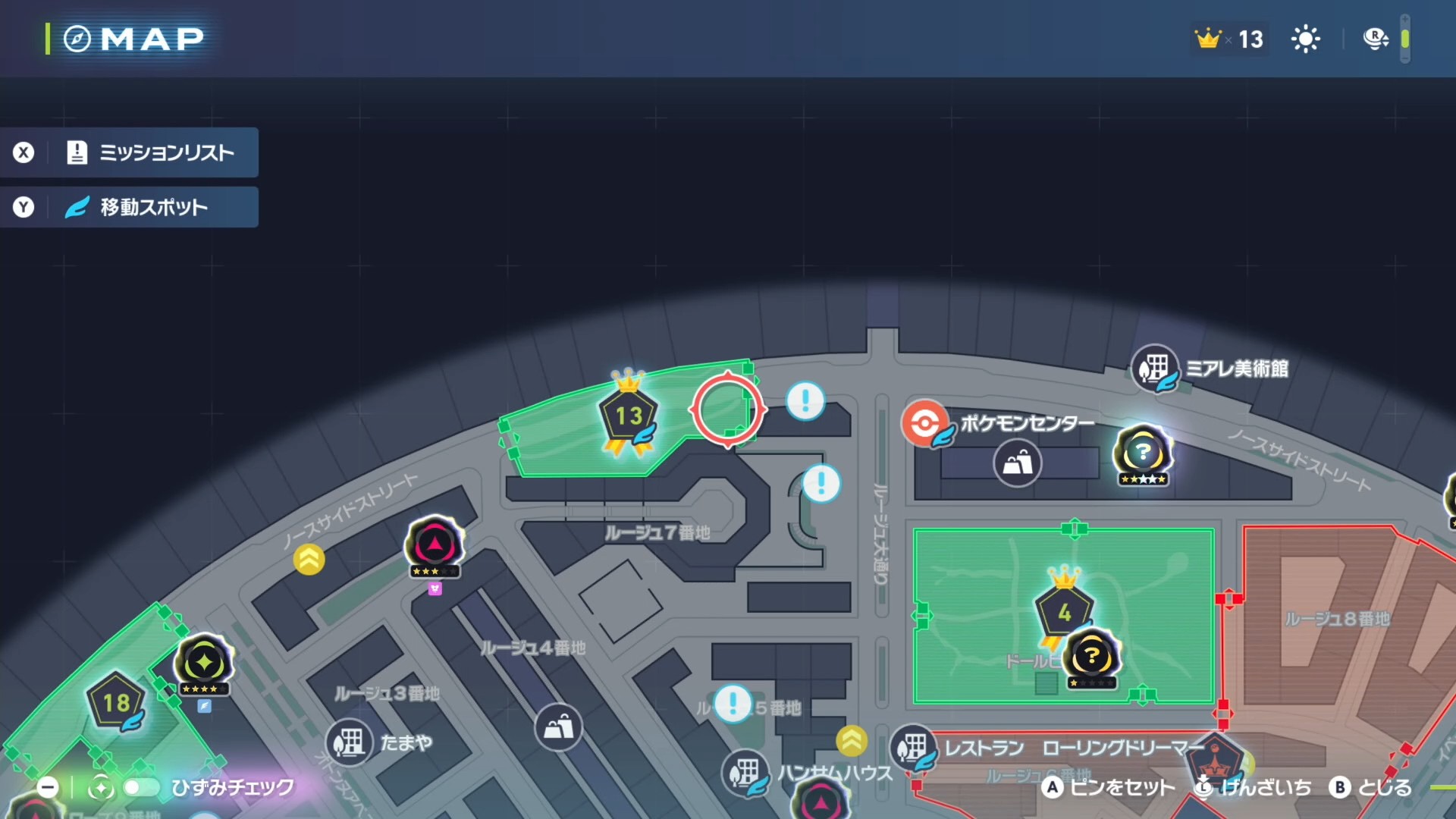Viewport: 1456px width, 819px height.
Task: Click the yellow chevron marker on ノースサイドストリート
Action: click(309, 560)
